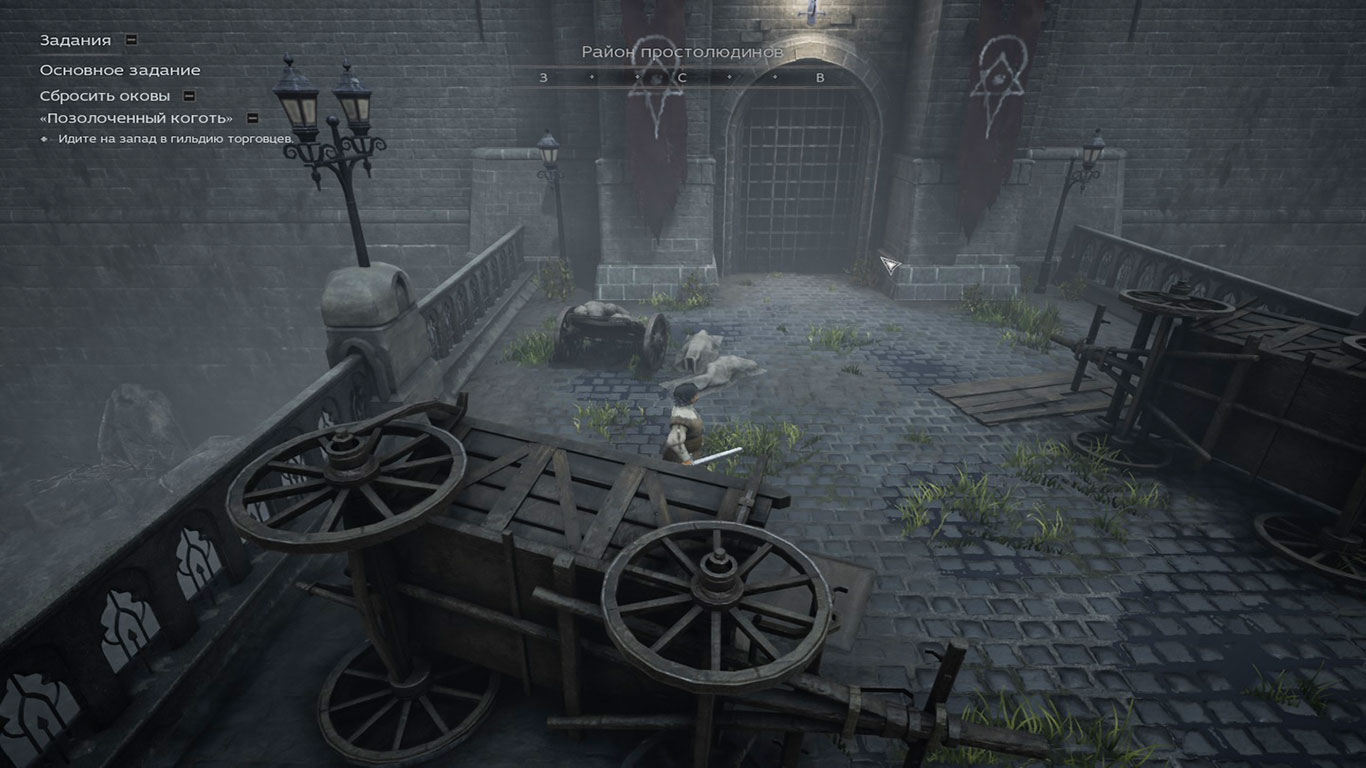1366x768 pixels.
Task: Select the Основное задание heading
Action: pyautogui.click(x=120, y=70)
